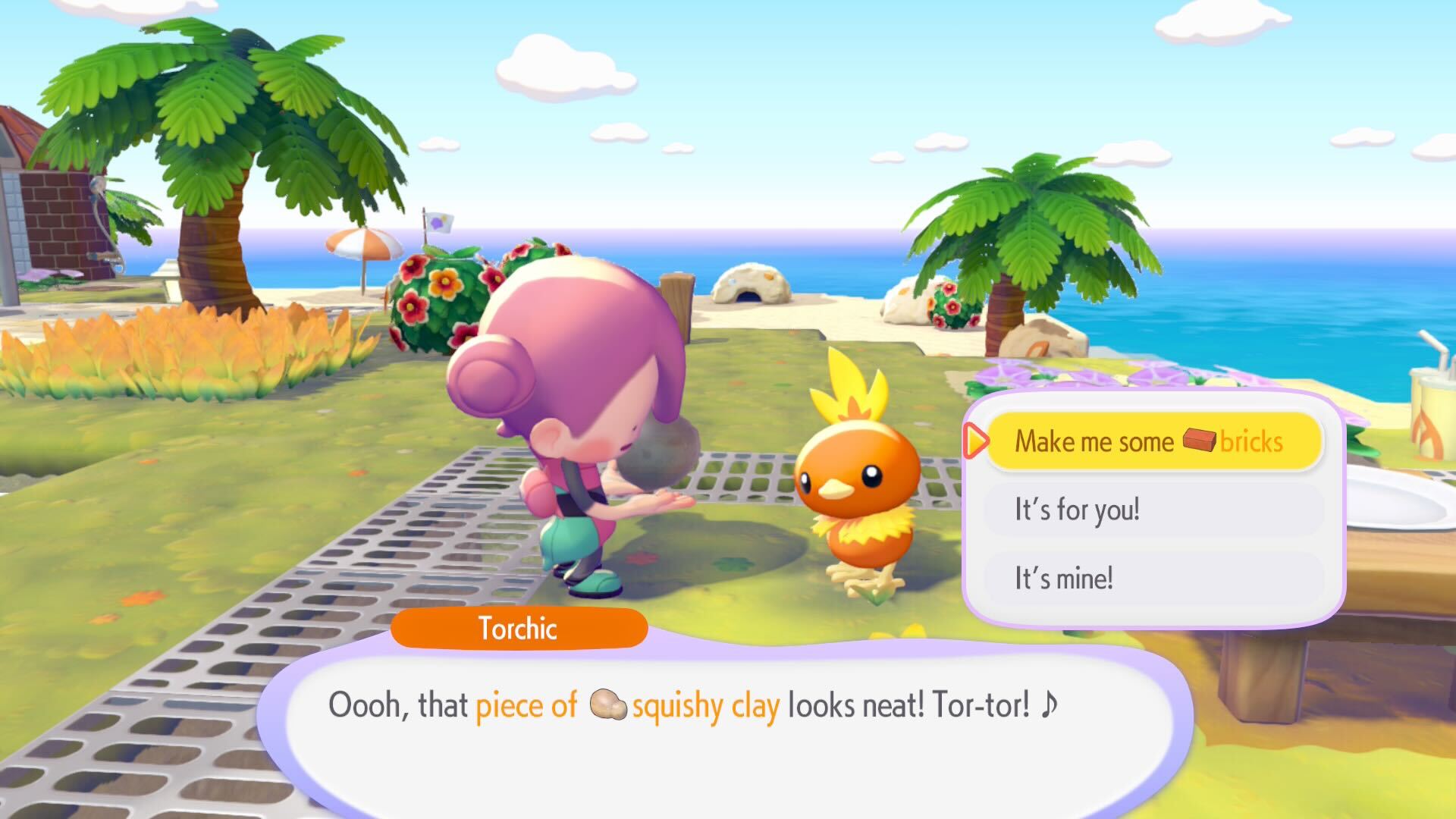
Task: Click the Torchic name badge above the dialogue
Action: (519, 628)
